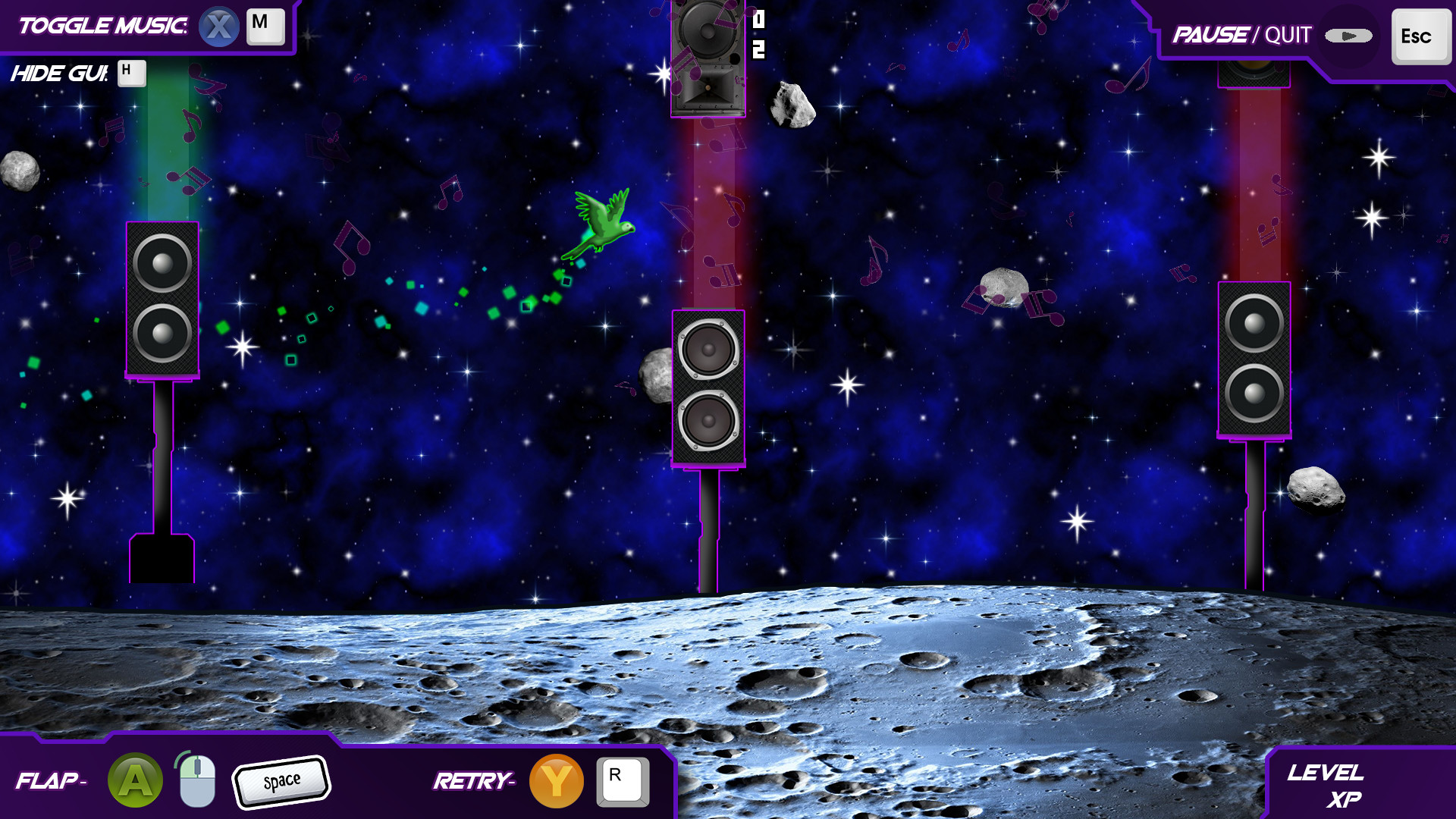Click the QUIT label
The width and height of the screenshot is (1456, 819).
point(1286,35)
